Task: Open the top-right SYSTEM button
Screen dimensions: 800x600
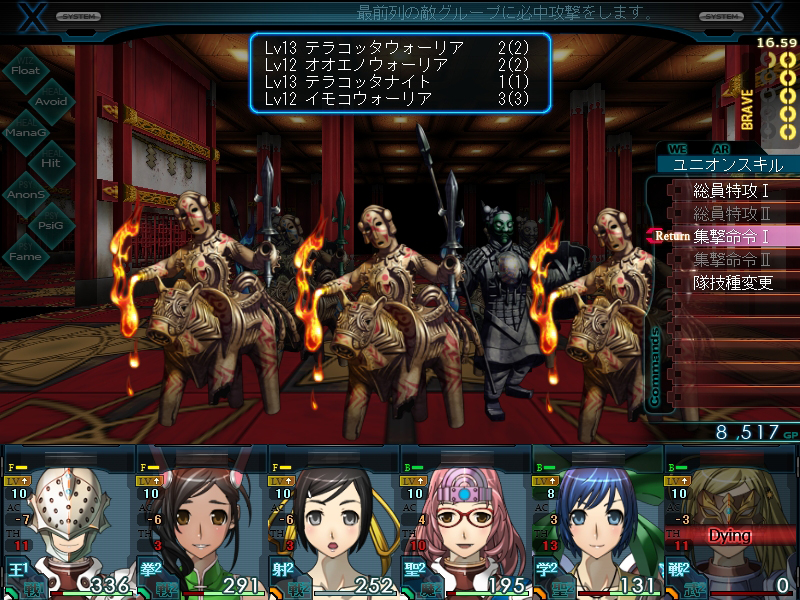Action: (x=721, y=17)
